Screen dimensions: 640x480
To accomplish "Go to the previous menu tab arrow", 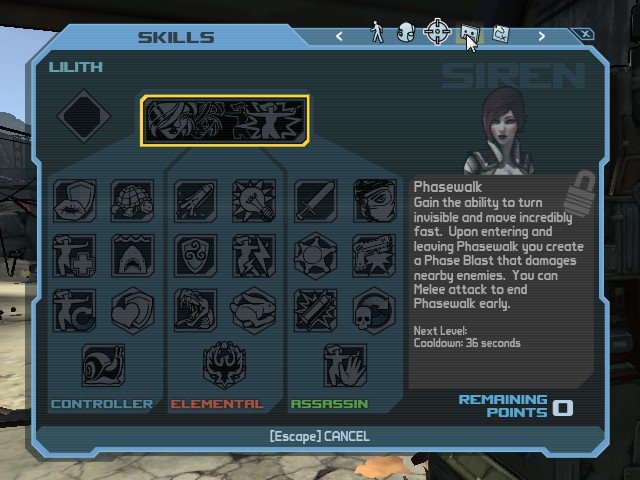I will pyautogui.click(x=340, y=36).
